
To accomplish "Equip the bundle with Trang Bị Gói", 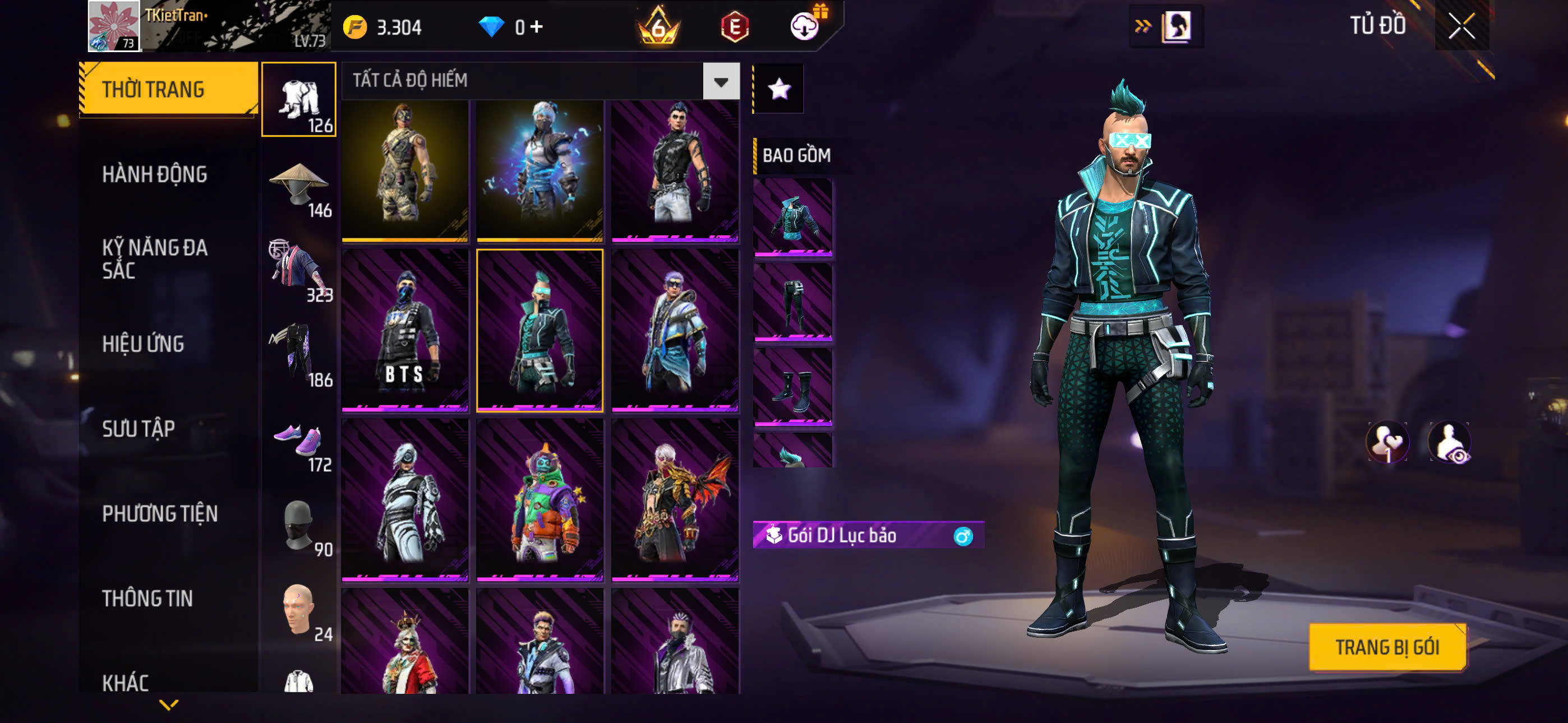I will coord(1387,647).
